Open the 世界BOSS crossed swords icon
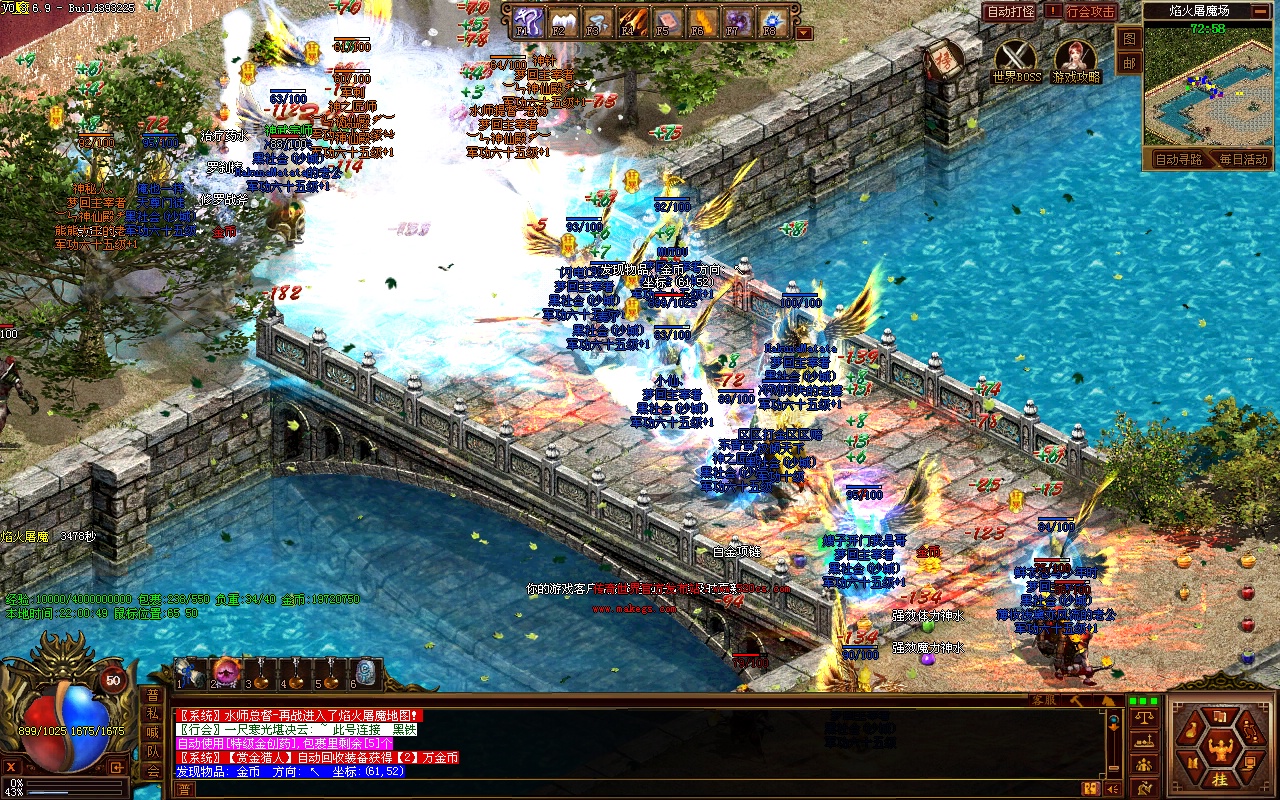Screen dimensions: 1280x800 tap(1016, 58)
